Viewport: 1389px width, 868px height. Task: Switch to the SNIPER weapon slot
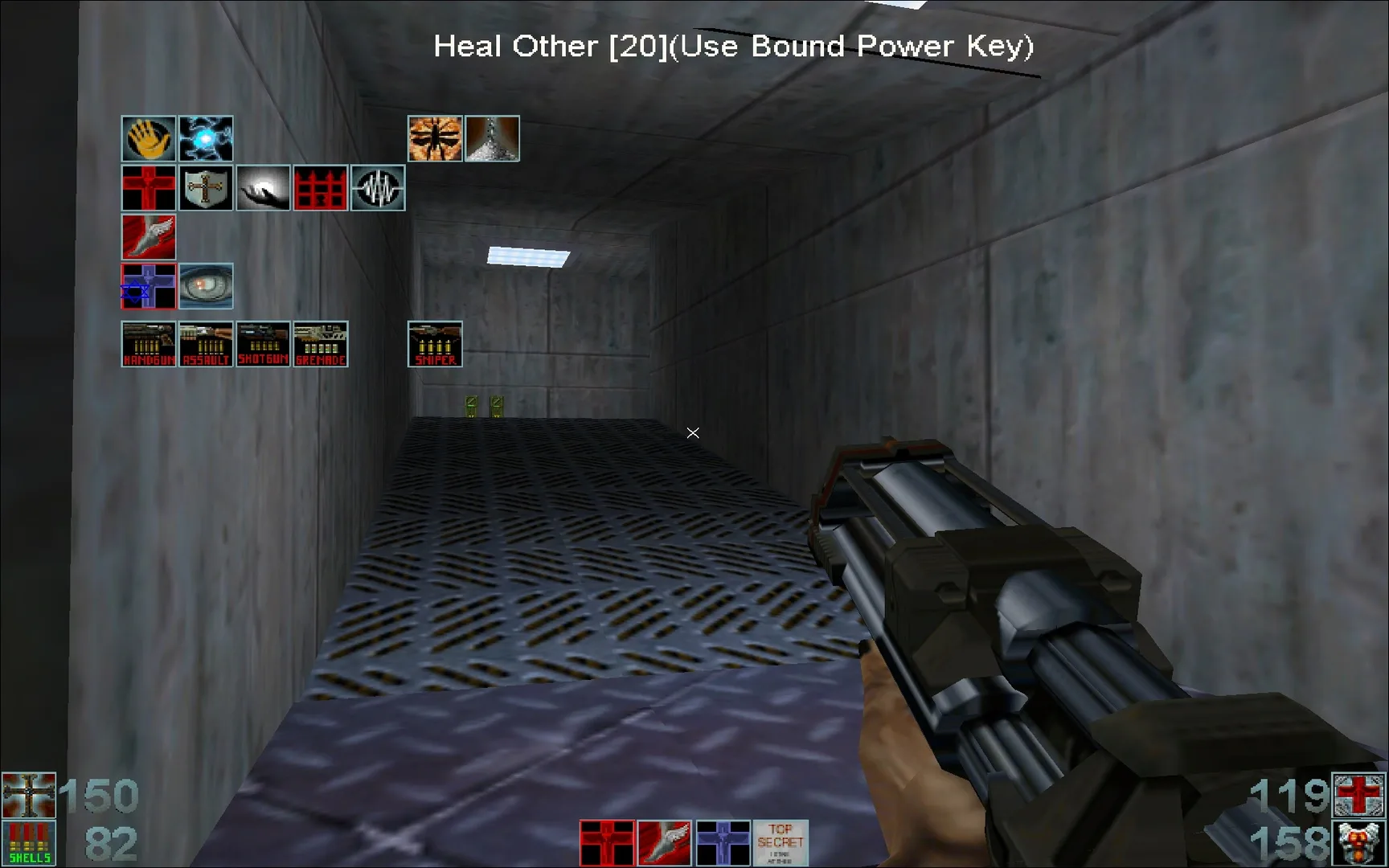(x=435, y=344)
